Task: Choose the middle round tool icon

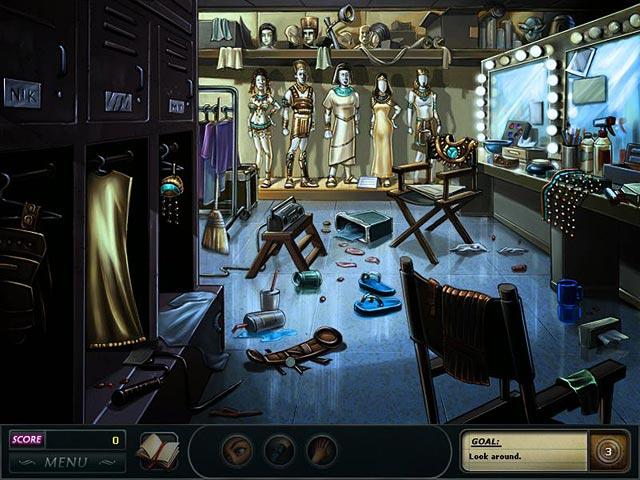Action: (279, 450)
